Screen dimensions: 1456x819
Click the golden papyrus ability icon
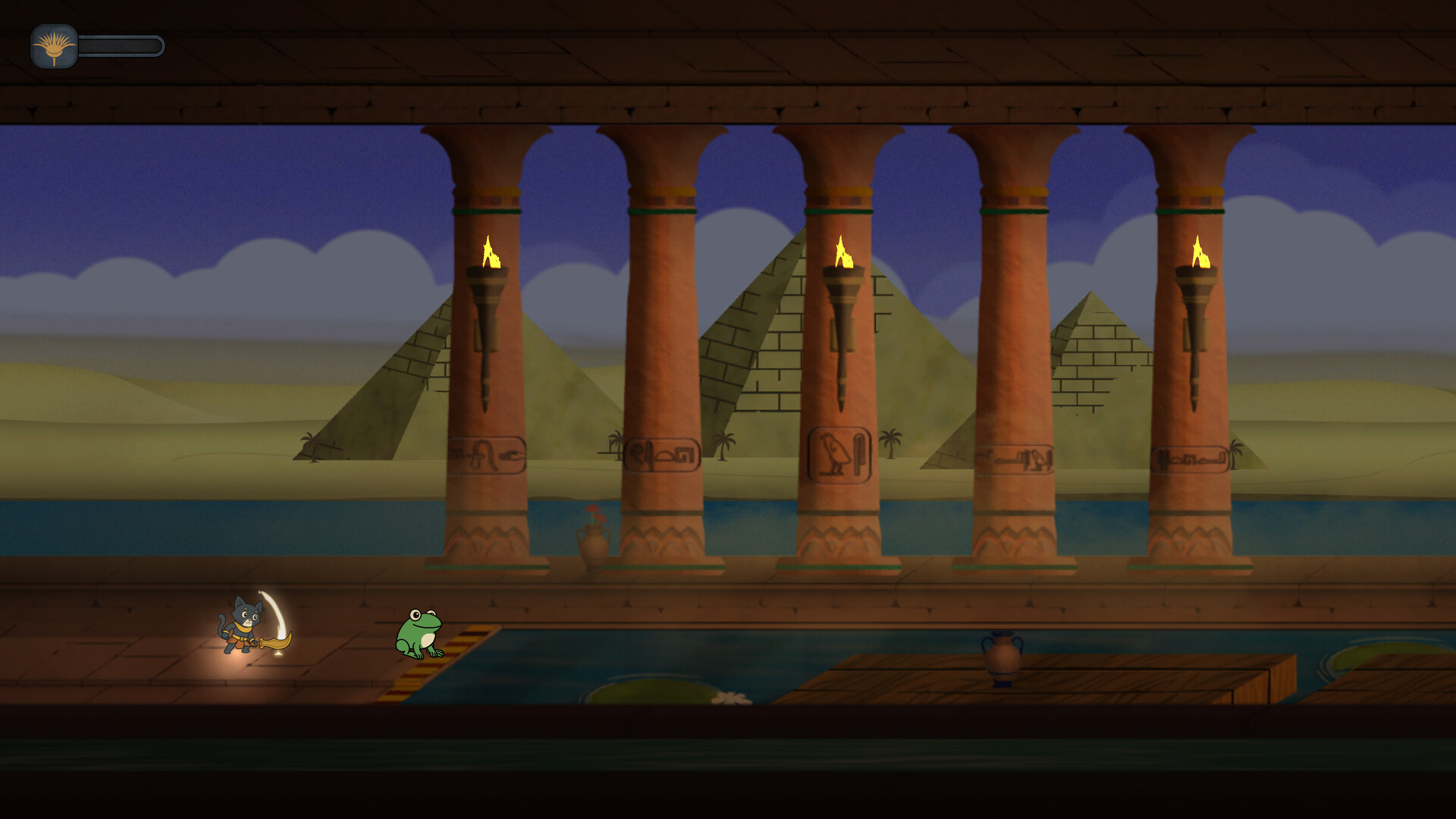click(x=54, y=45)
